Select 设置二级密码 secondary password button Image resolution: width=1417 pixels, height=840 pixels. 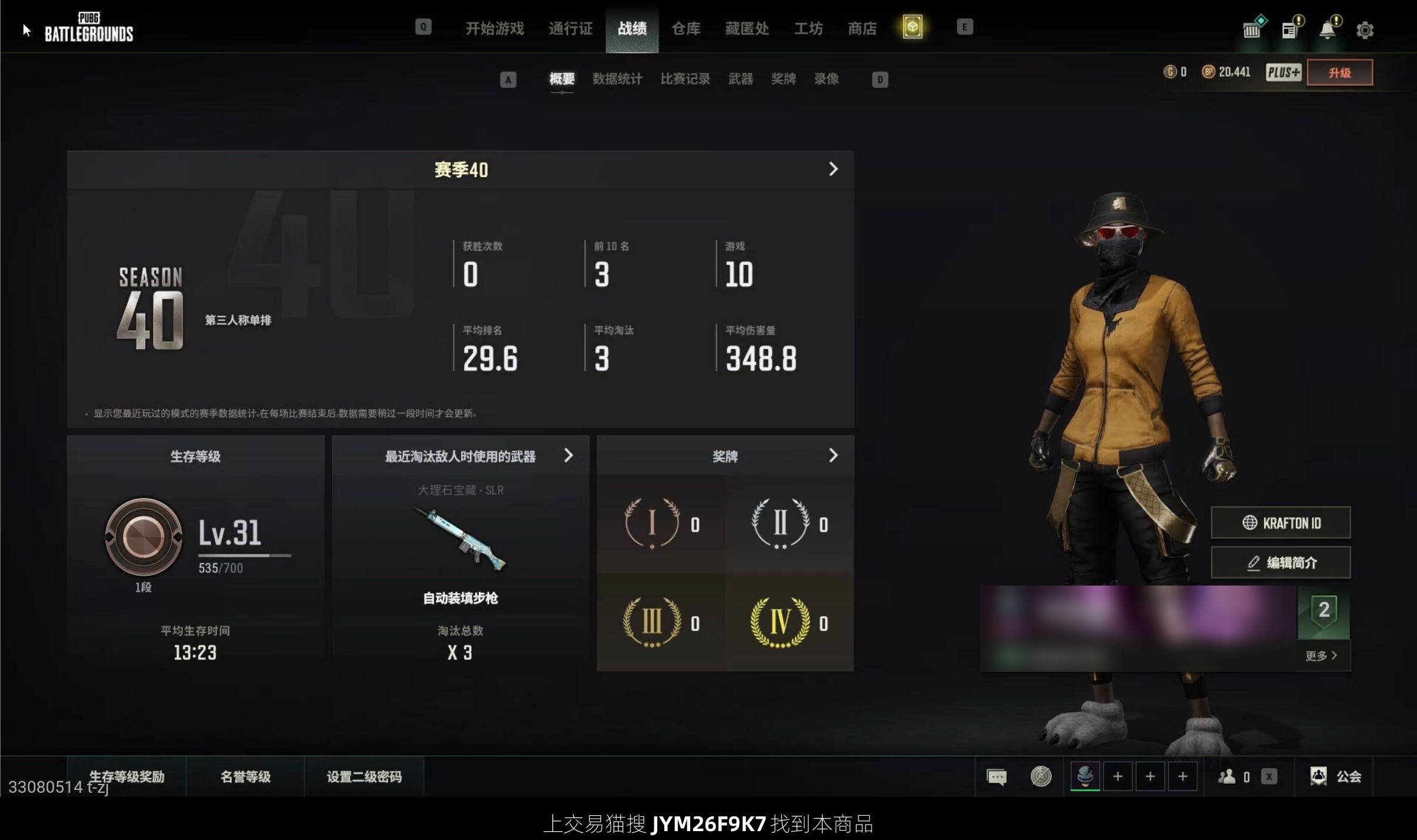(364, 776)
